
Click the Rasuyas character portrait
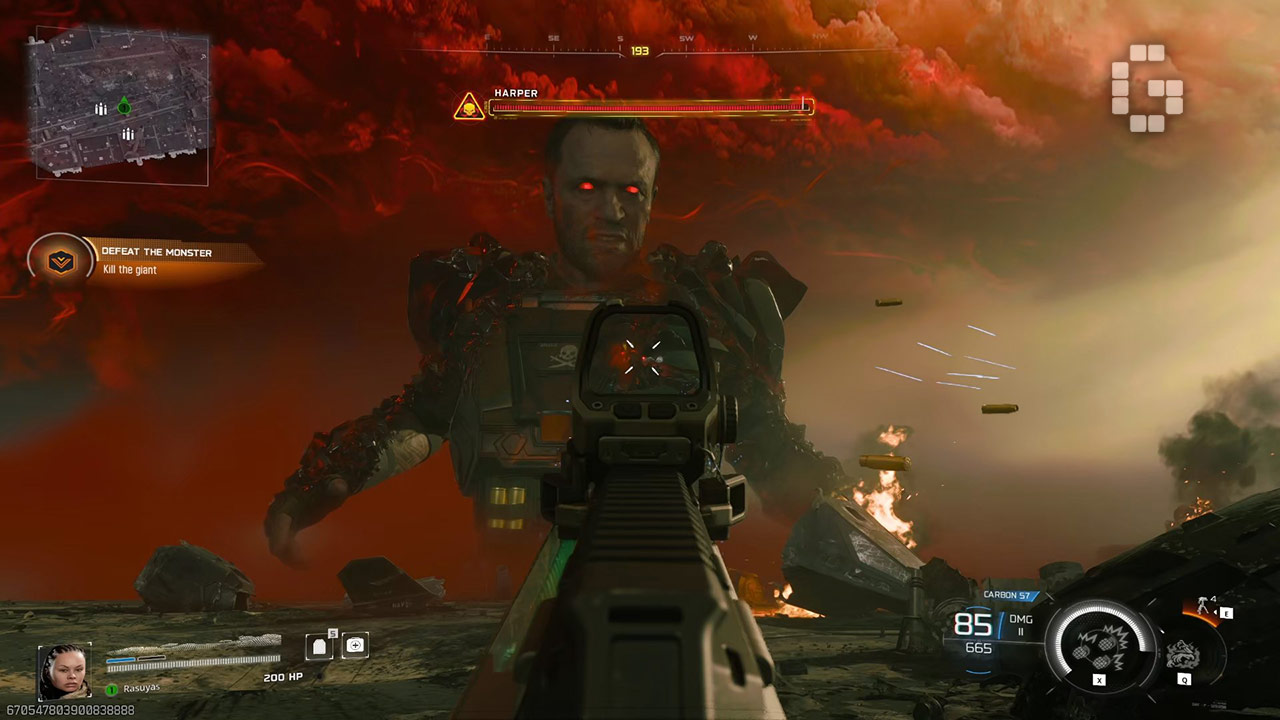pyautogui.click(x=64, y=671)
